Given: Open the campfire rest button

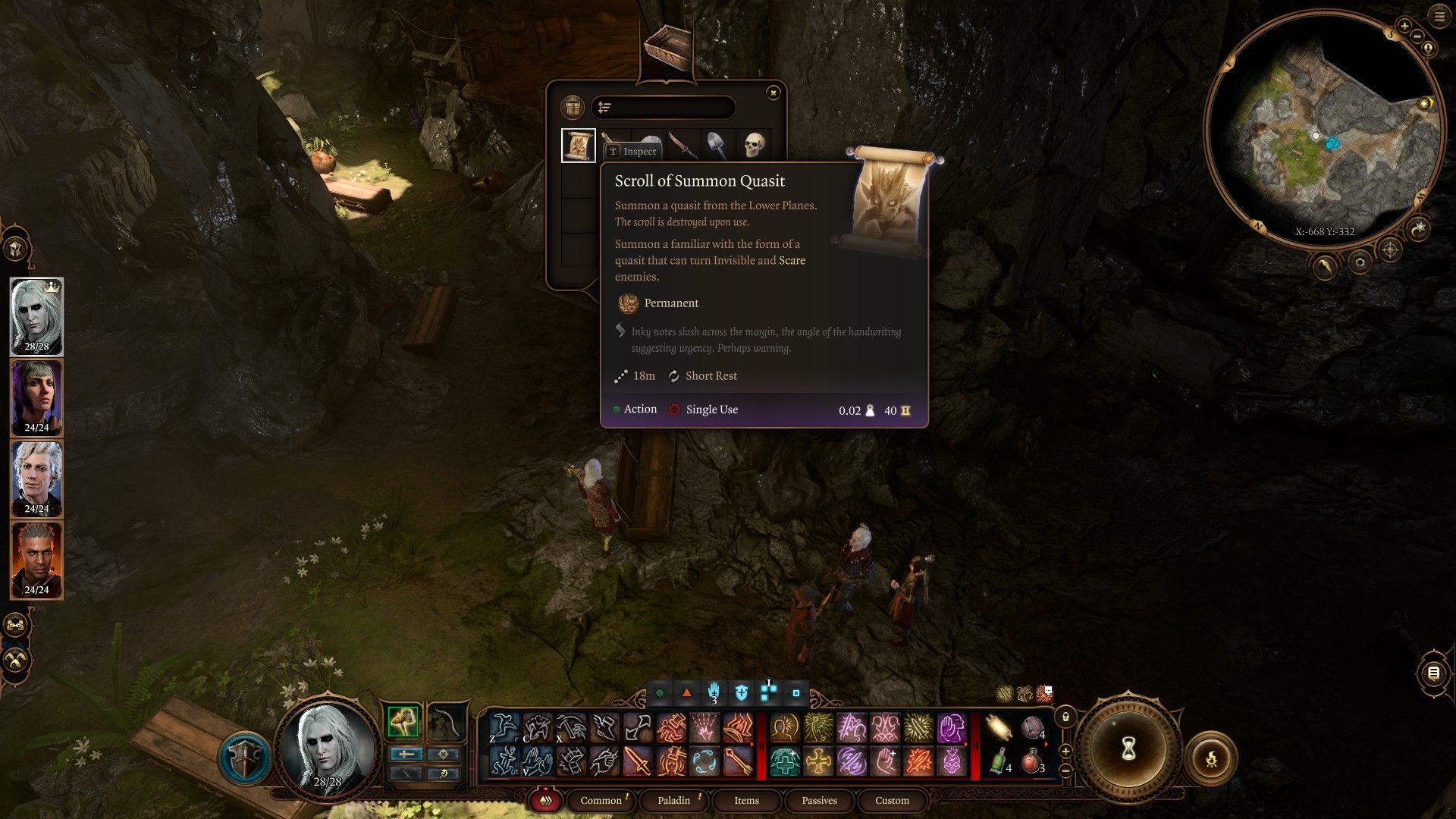Looking at the screenshot, I should tap(1211, 758).
